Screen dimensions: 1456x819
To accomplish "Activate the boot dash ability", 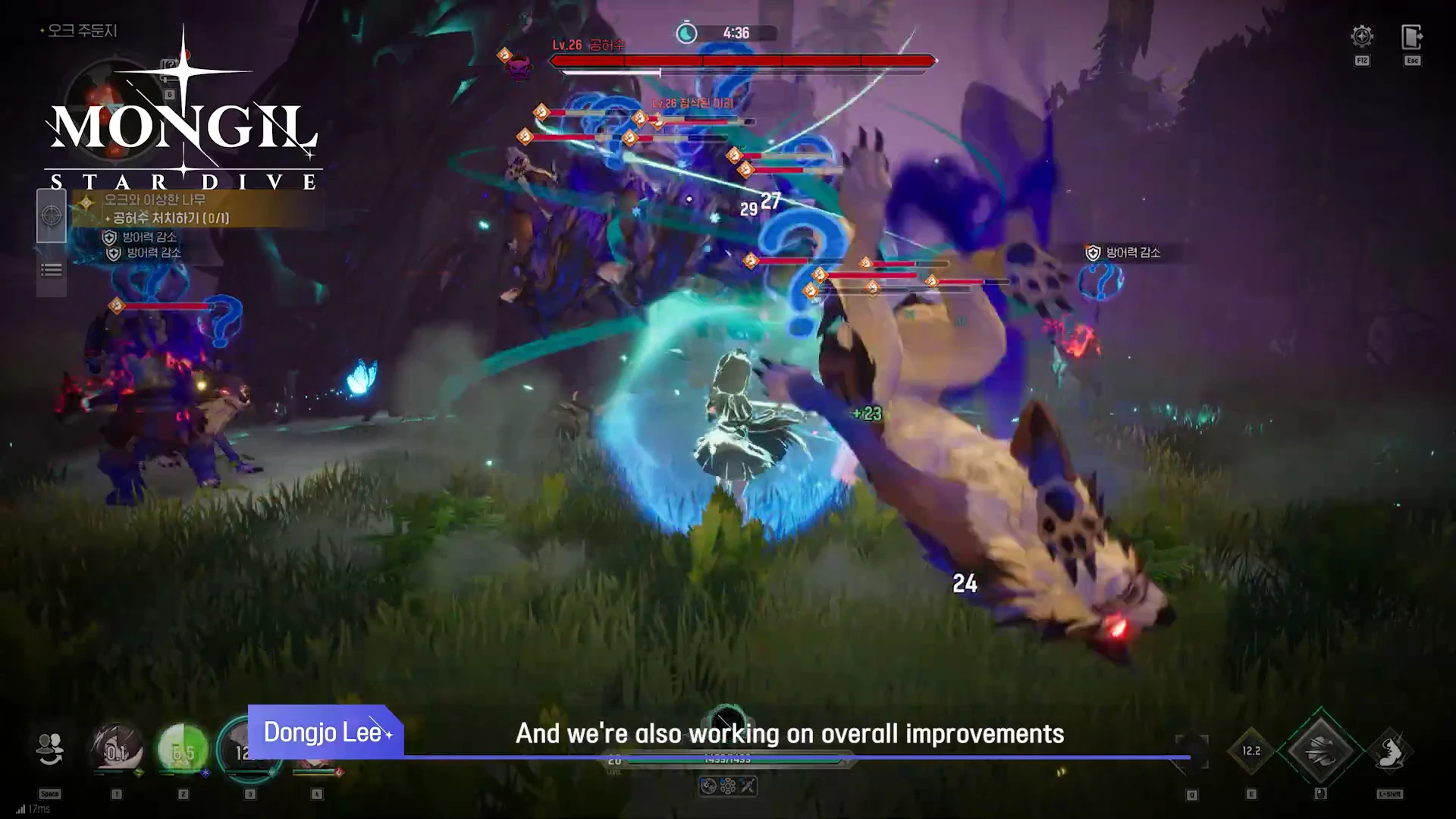I will point(1389,751).
